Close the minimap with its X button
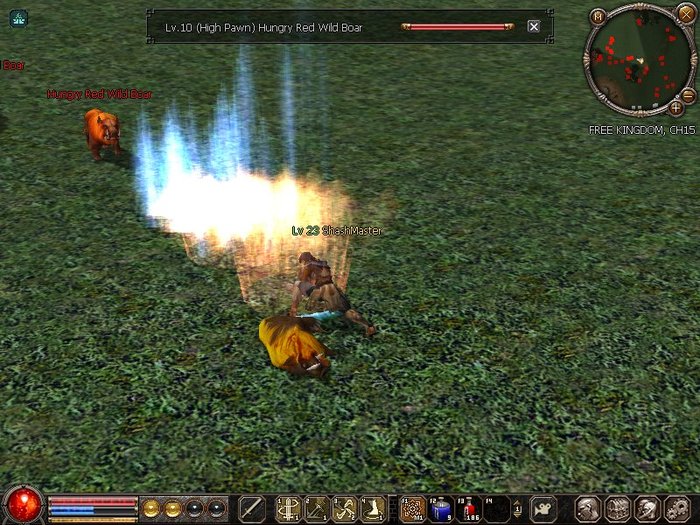Viewport: 700px width, 525px height. point(684,13)
